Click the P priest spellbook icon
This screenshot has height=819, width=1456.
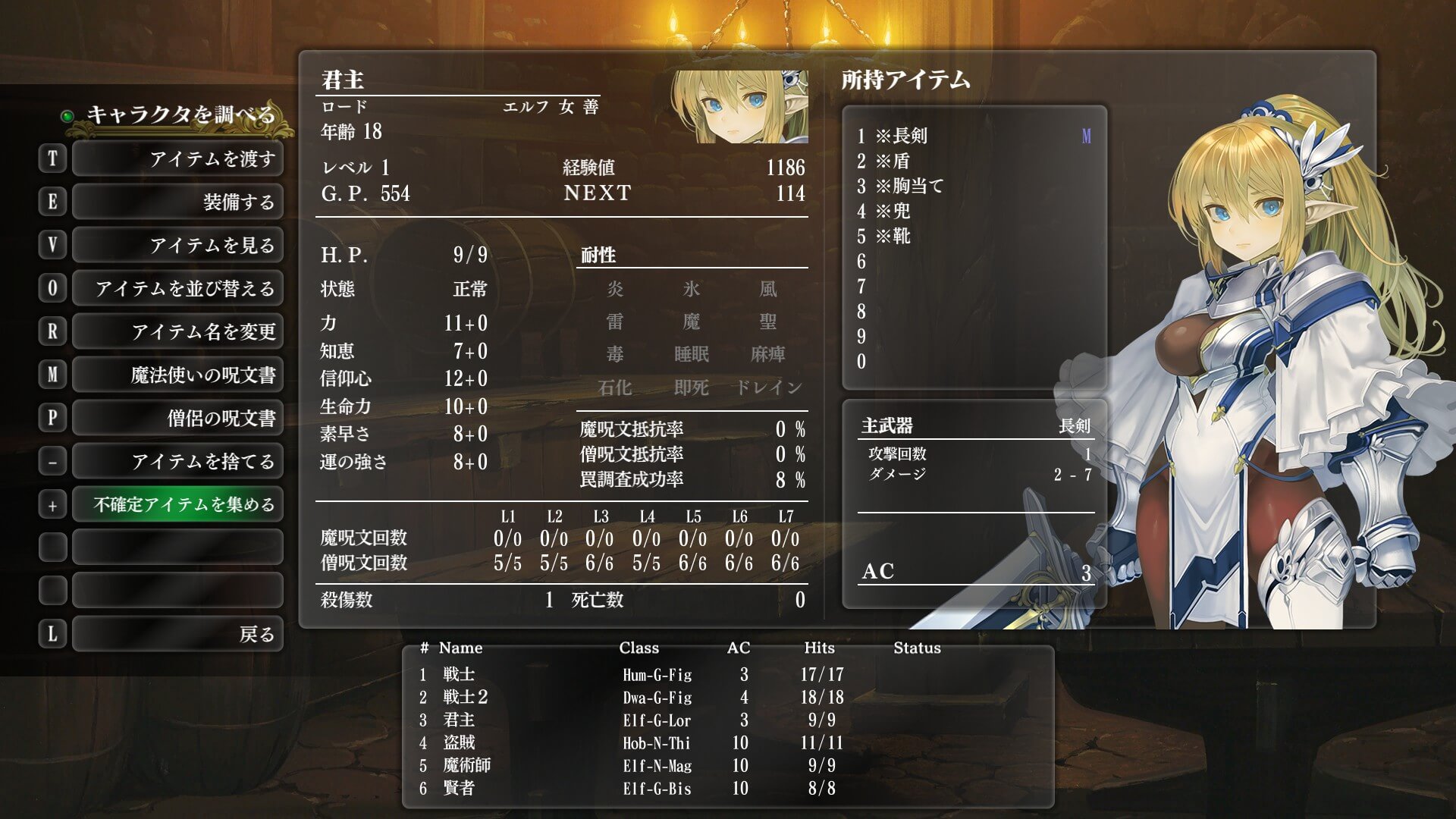click(x=52, y=418)
